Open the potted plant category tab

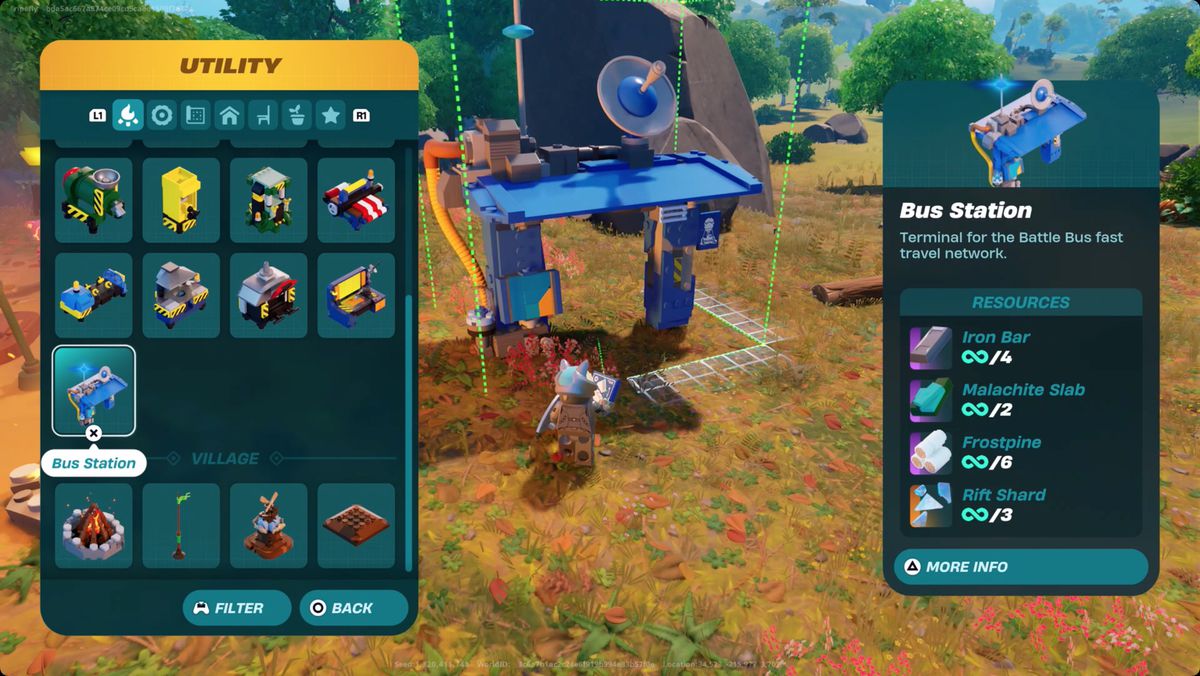(297, 116)
